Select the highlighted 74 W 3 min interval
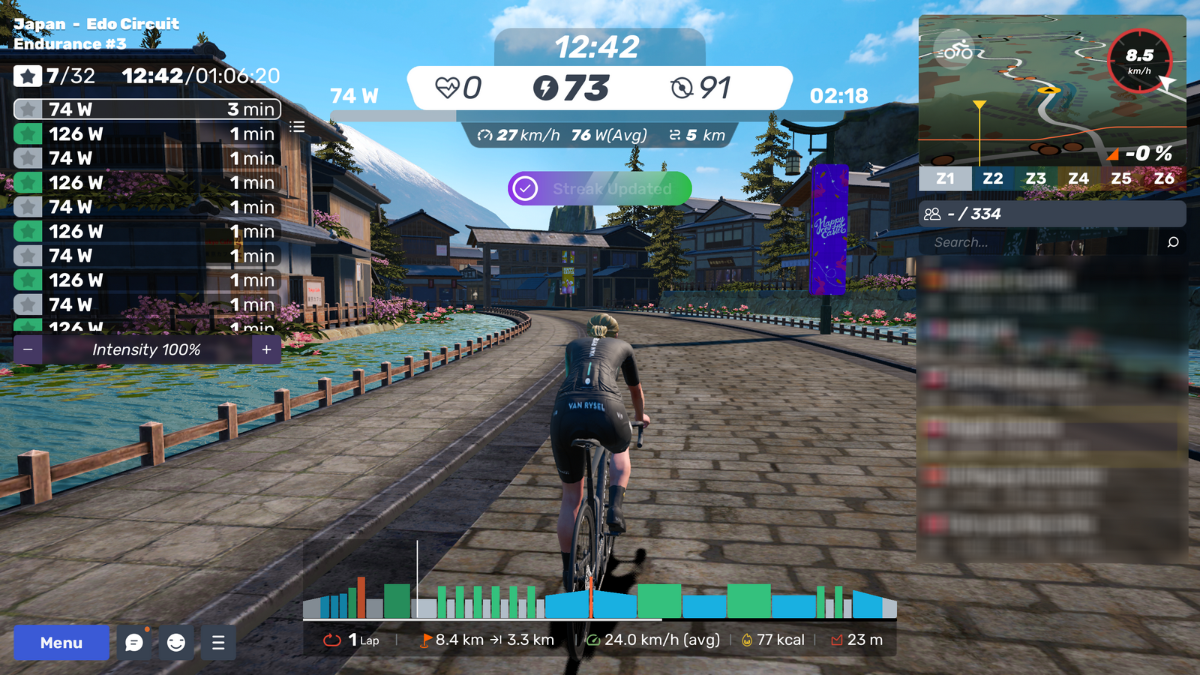This screenshot has width=1200, height=675. [147, 110]
